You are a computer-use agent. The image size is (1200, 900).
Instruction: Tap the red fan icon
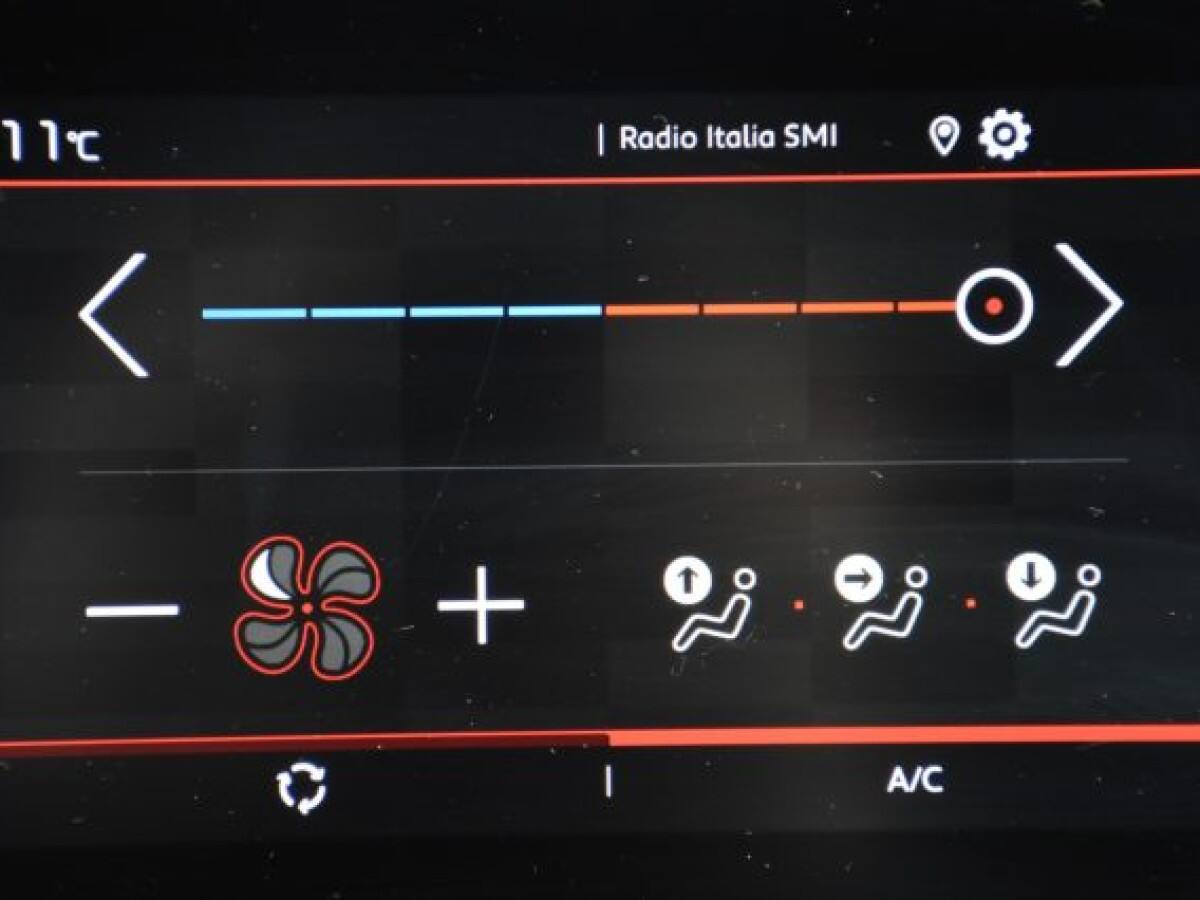tap(307, 608)
